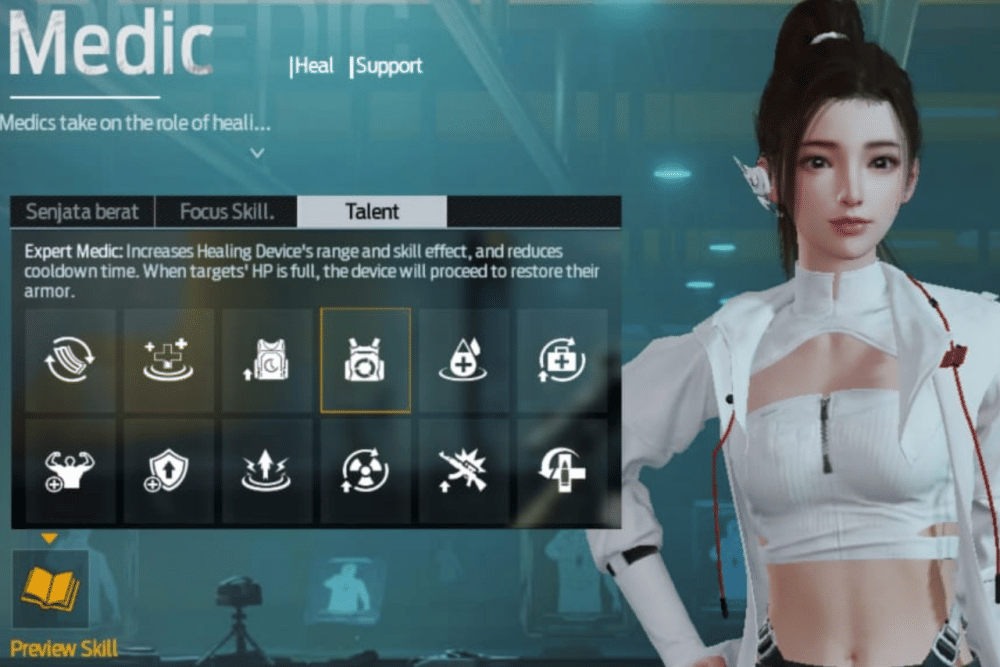Expand the Medic description arrow

pyautogui.click(x=258, y=153)
